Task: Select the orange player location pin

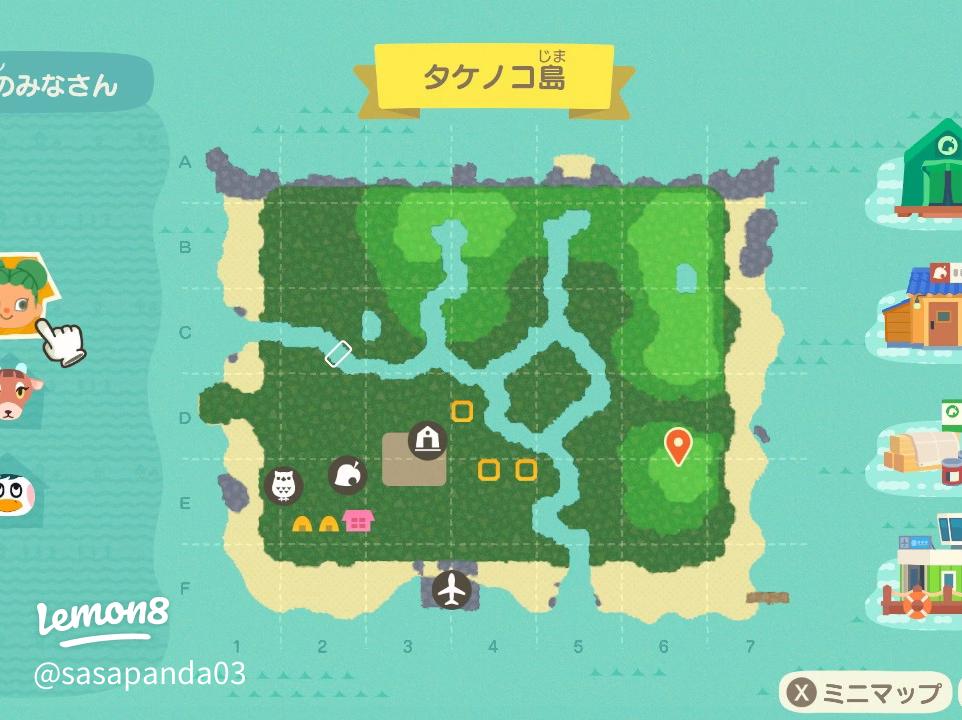Action: (678, 445)
